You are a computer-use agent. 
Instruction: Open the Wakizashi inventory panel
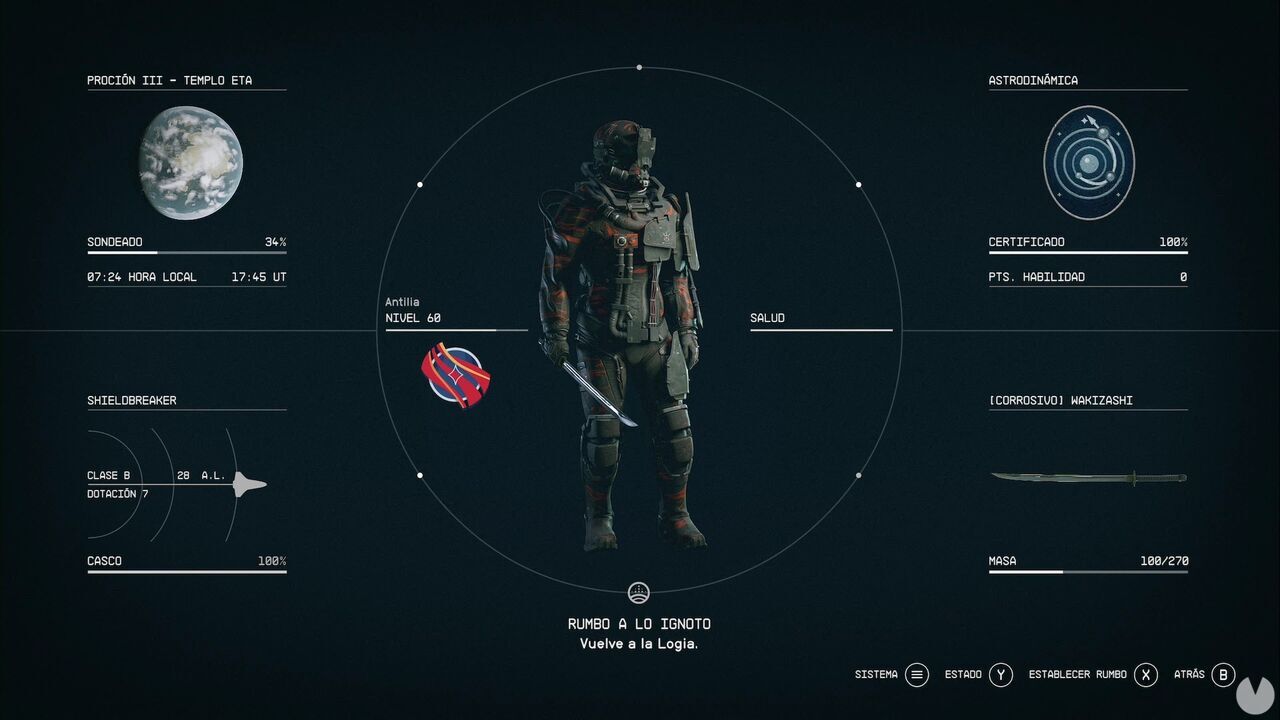pos(1060,401)
